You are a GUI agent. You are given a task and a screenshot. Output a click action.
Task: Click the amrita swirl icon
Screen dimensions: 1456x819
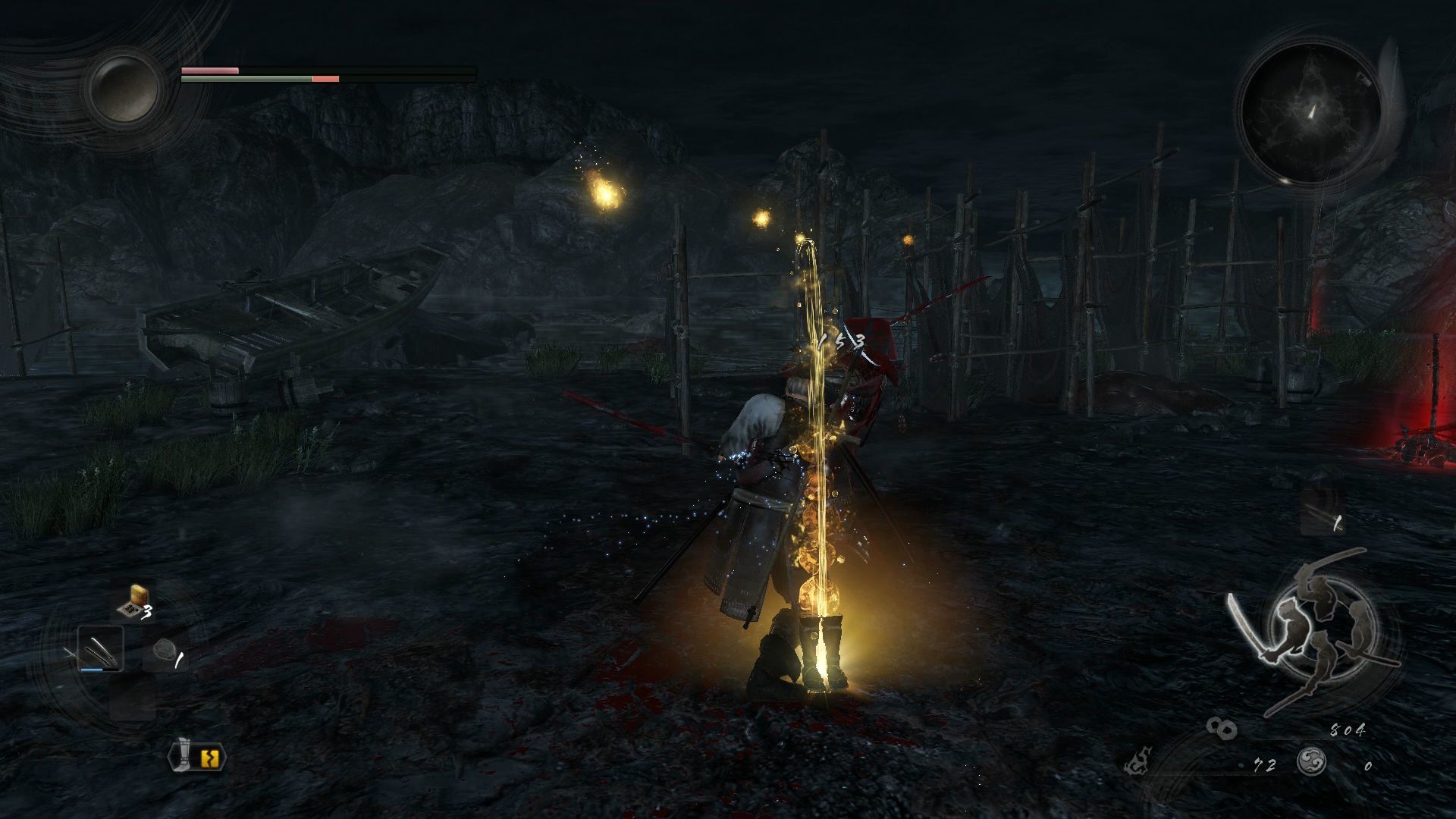pos(1311,761)
